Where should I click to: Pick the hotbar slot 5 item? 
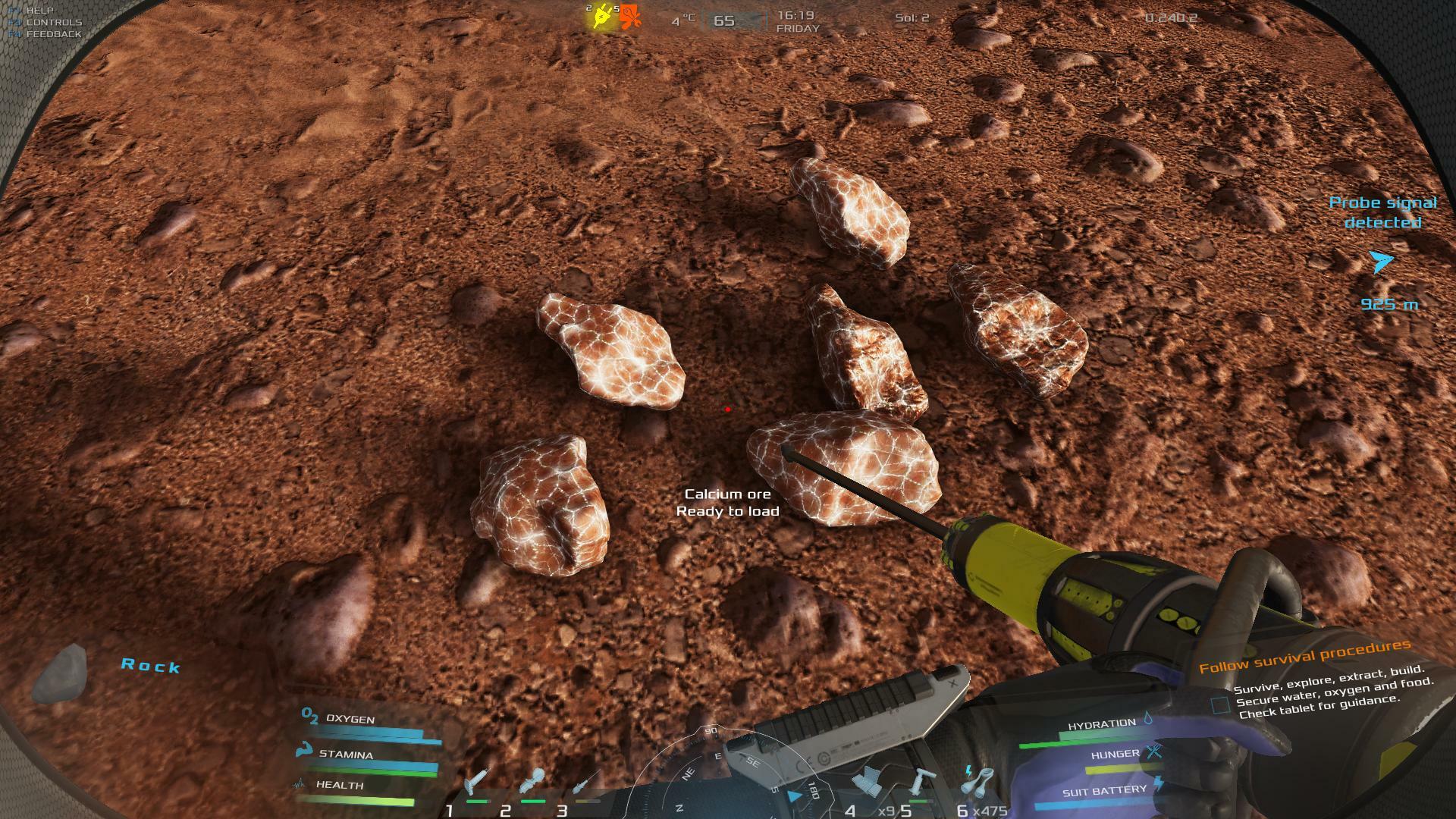point(922,781)
